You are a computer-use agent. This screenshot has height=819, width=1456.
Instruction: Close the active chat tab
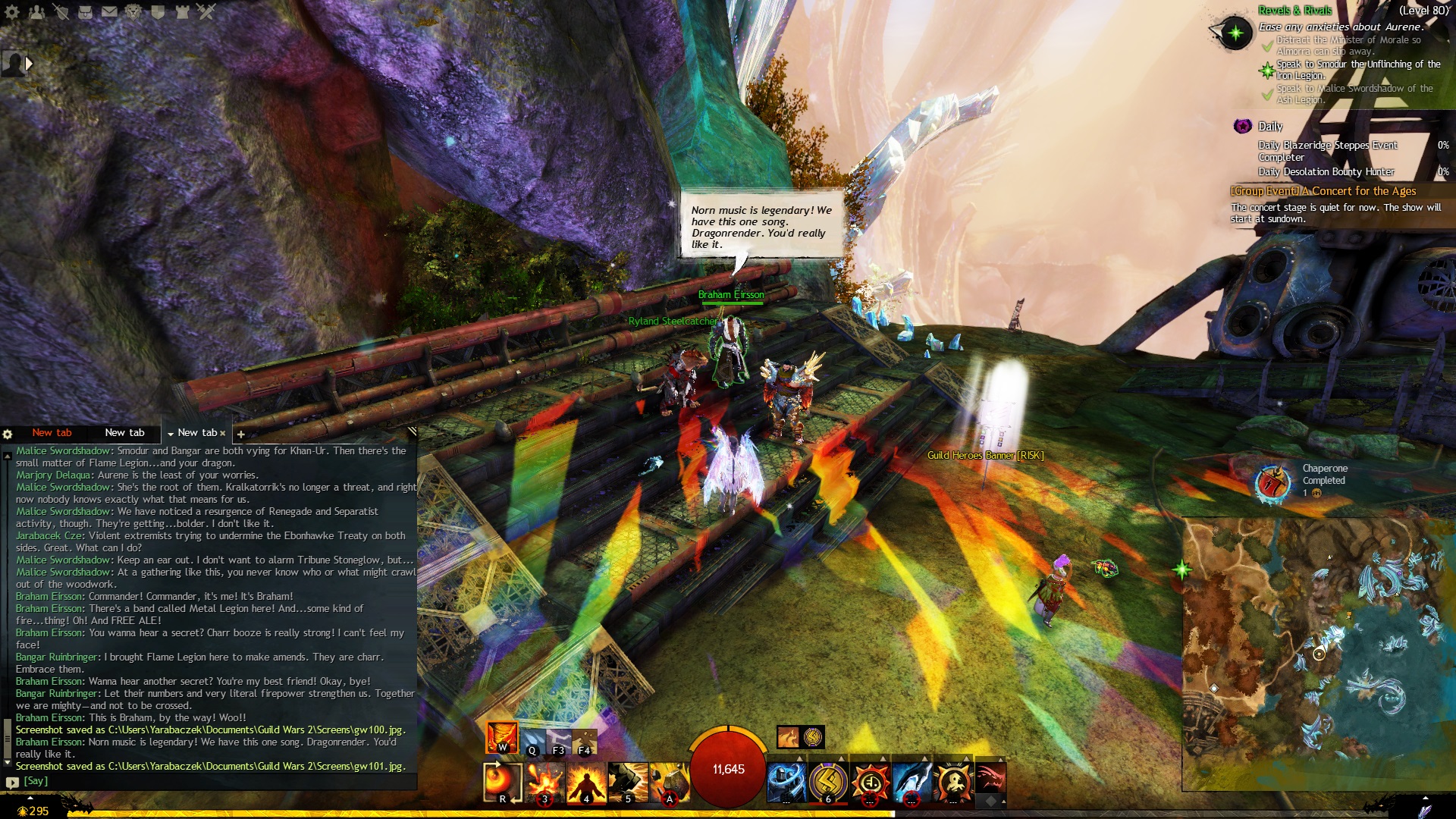point(223,433)
